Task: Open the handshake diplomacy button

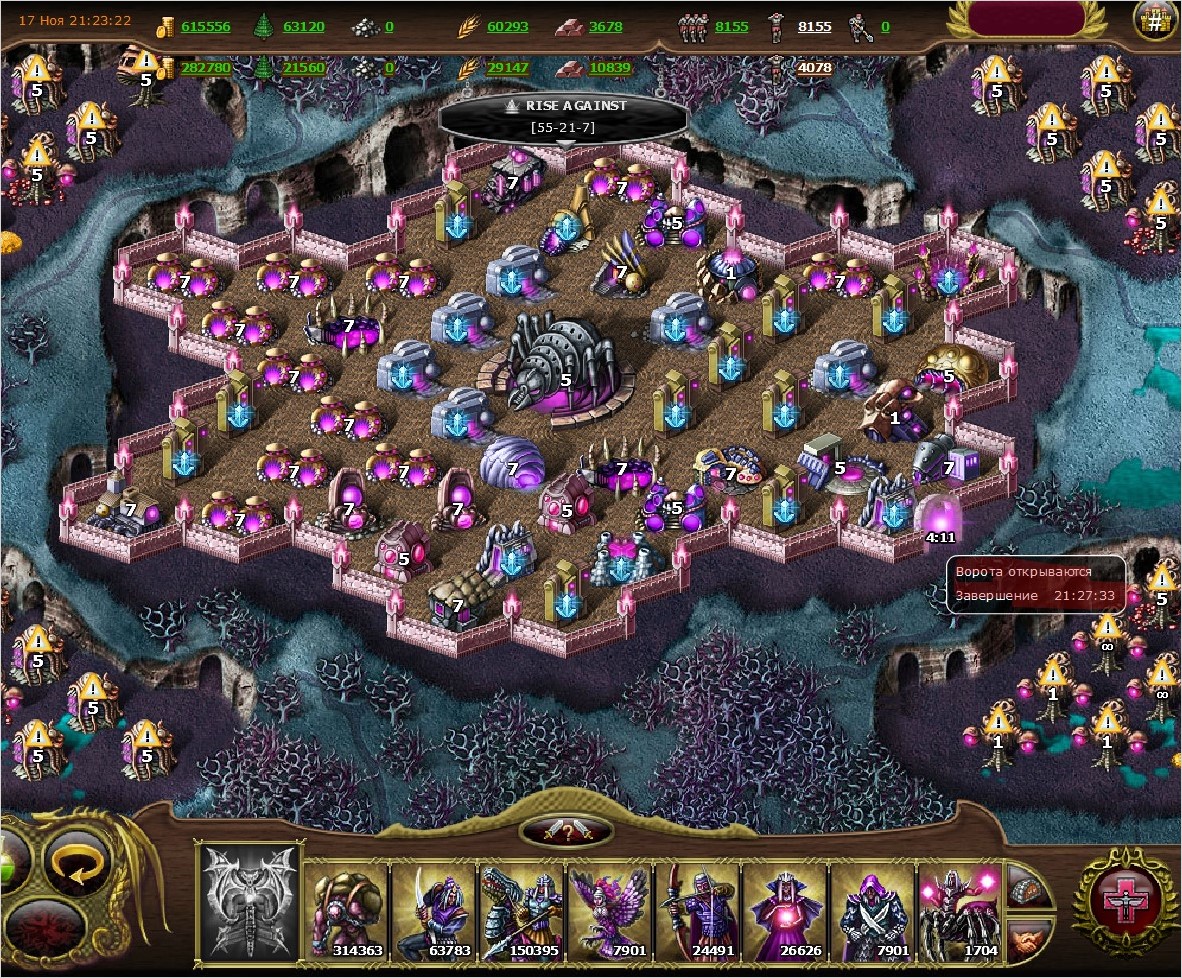Action: pos(1027,940)
